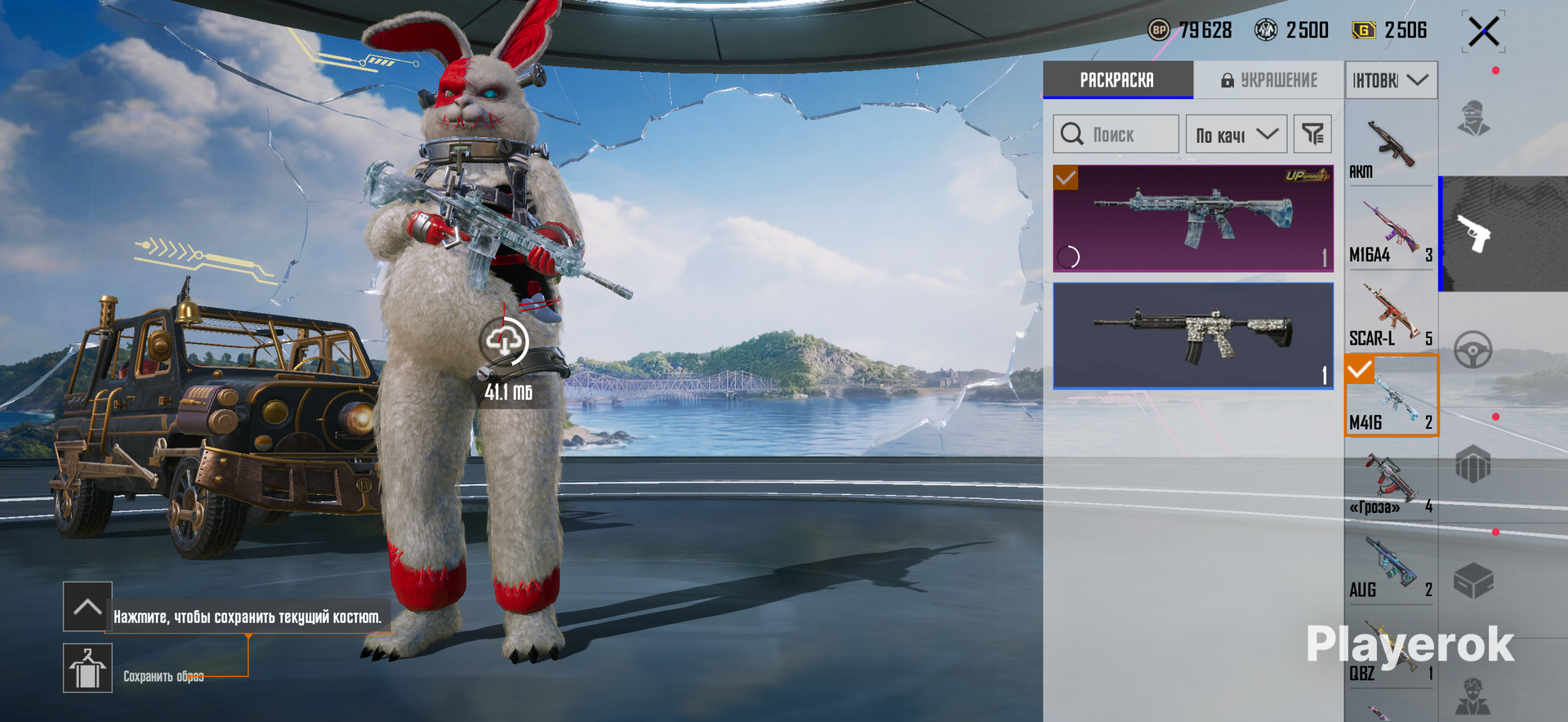Choose the M416 weapon entry
This screenshot has height=722, width=1568.
pyautogui.click(x=1391, y=396)
